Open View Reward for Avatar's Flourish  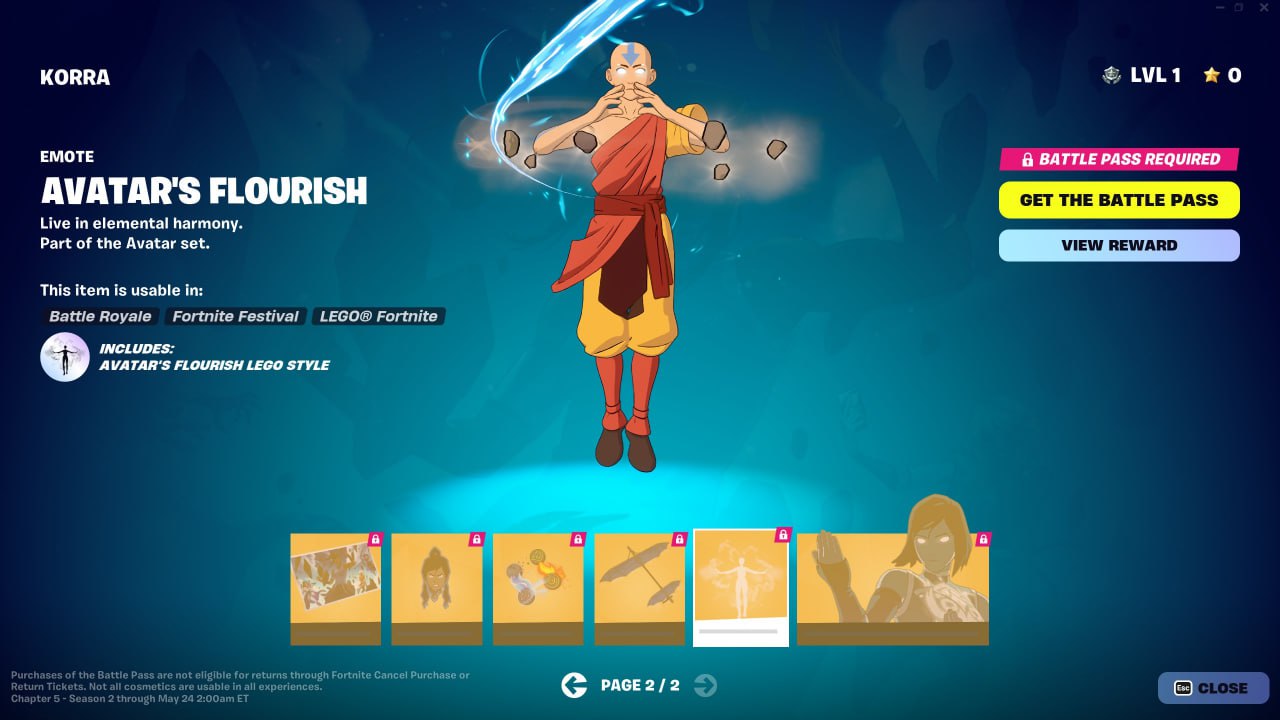point(1119,245)
